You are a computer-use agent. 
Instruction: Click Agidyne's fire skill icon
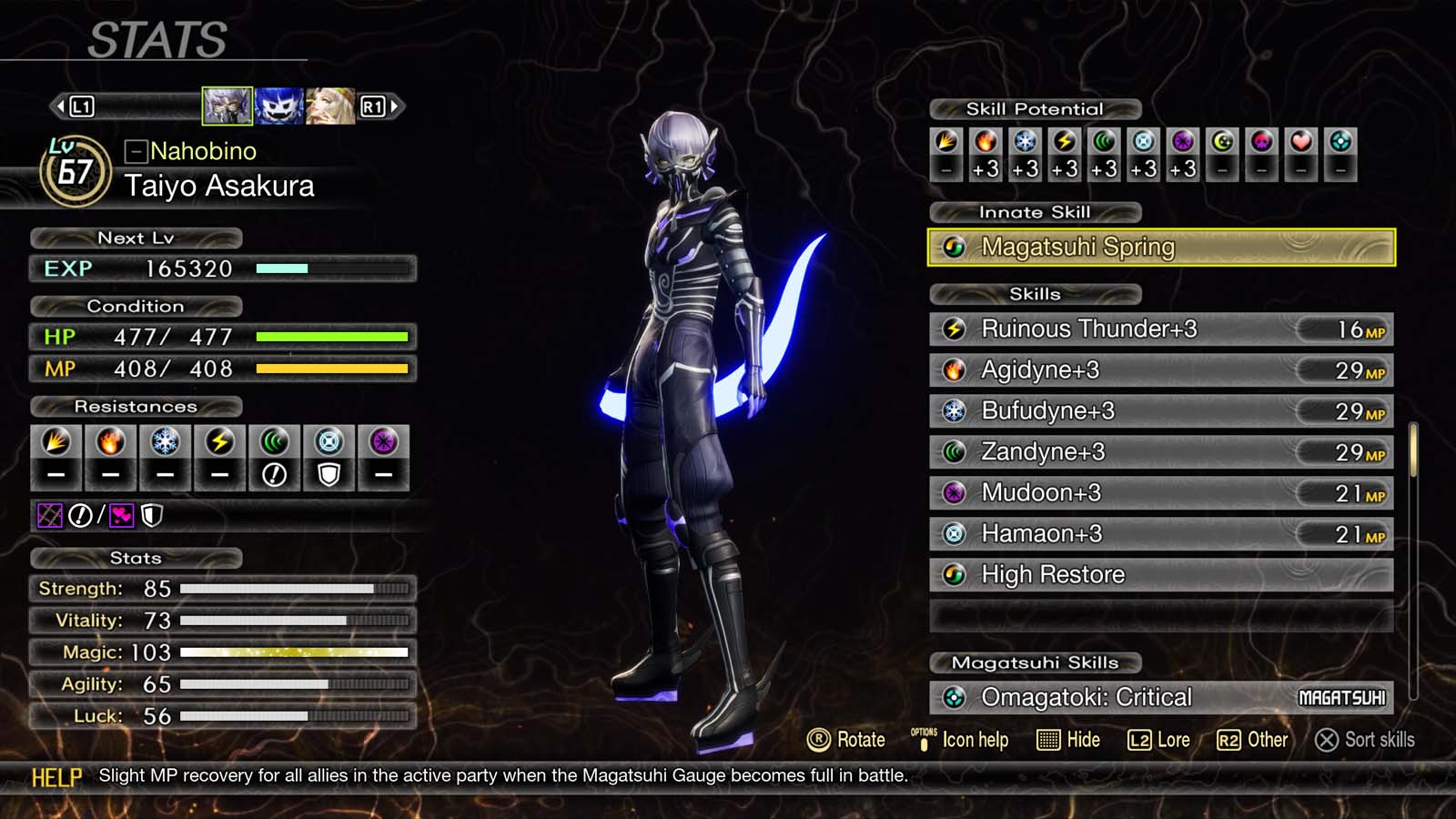coord(954,370)
